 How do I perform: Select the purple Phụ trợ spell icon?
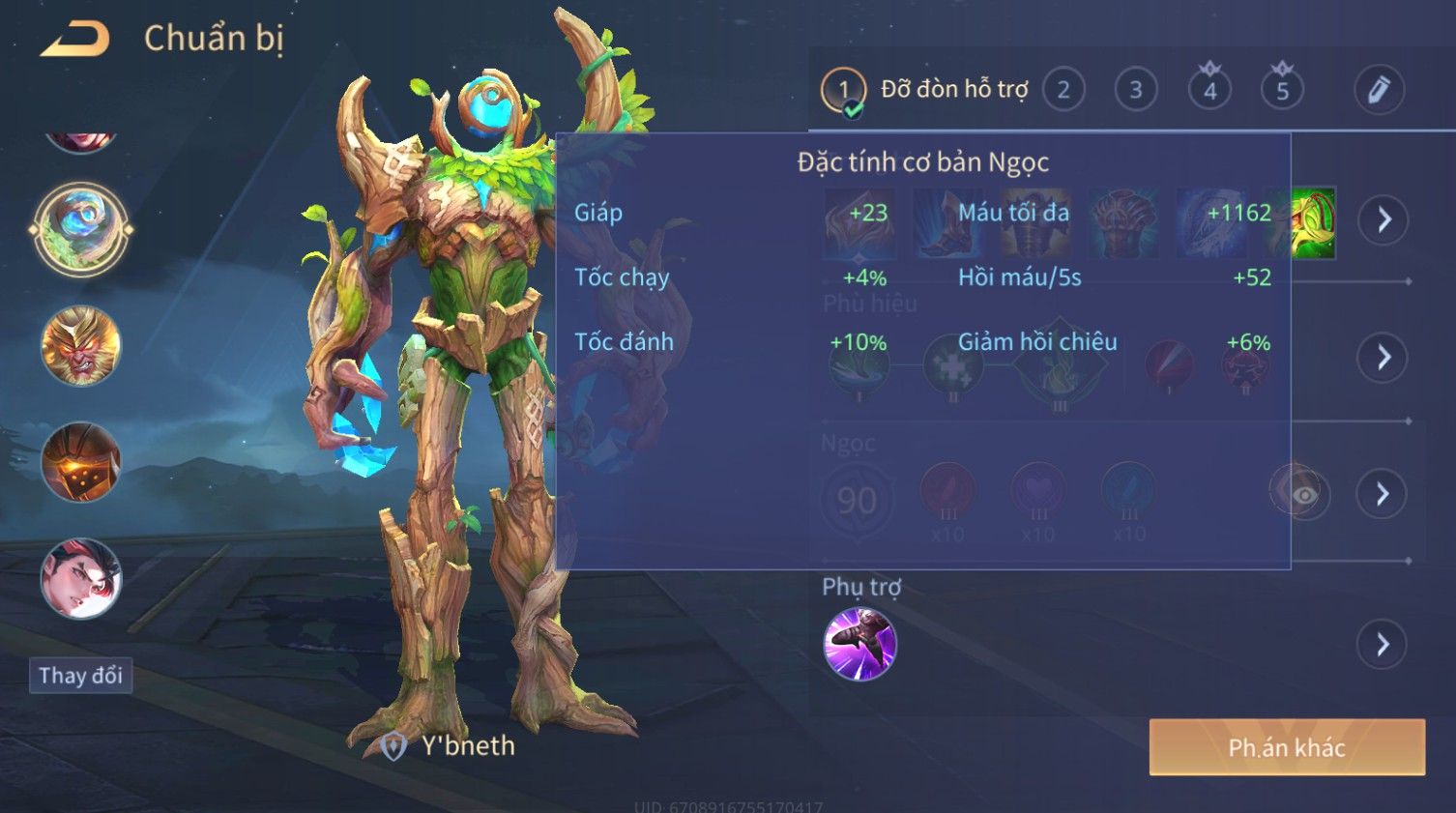tap(859, 644)
